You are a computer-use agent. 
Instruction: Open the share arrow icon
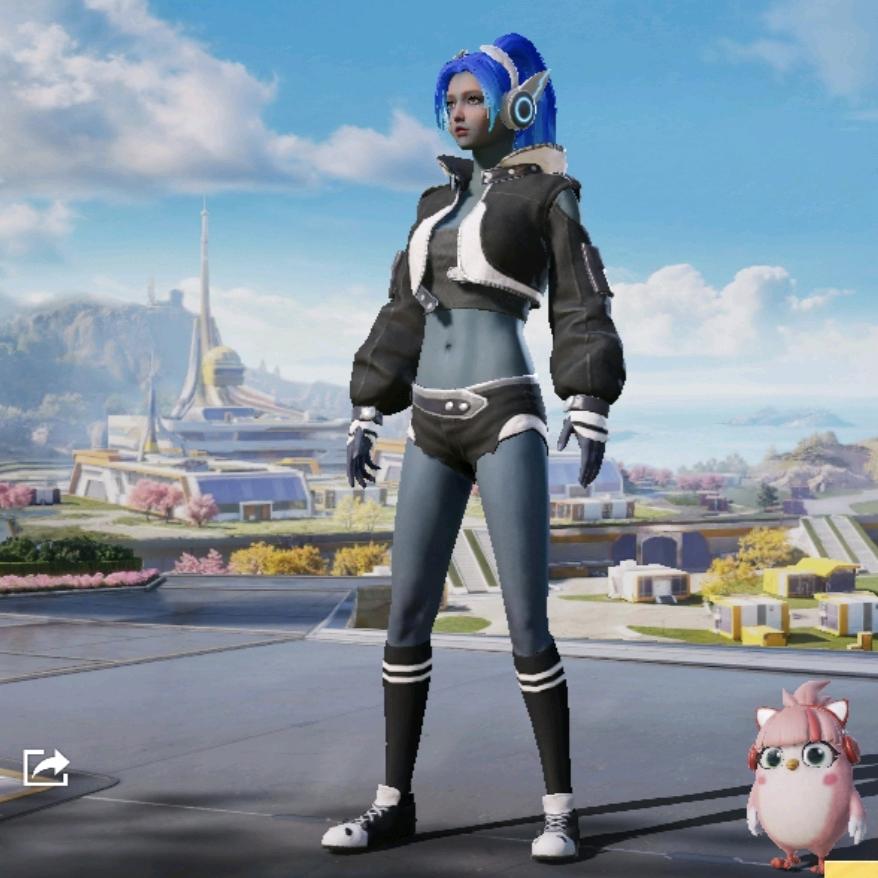point(46,767)
